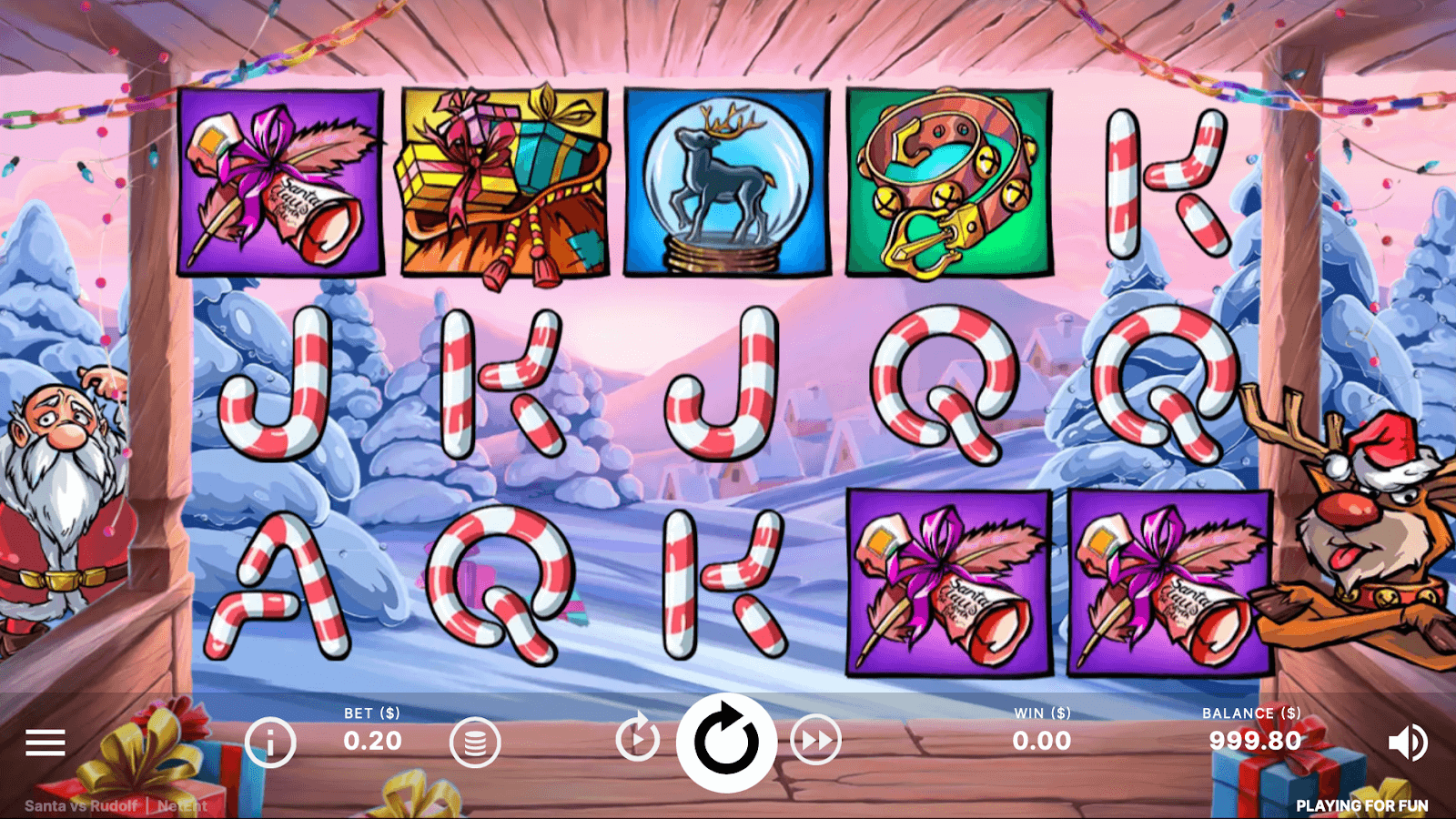Toggle quick spin fast-forward

(x=815, y=741)
